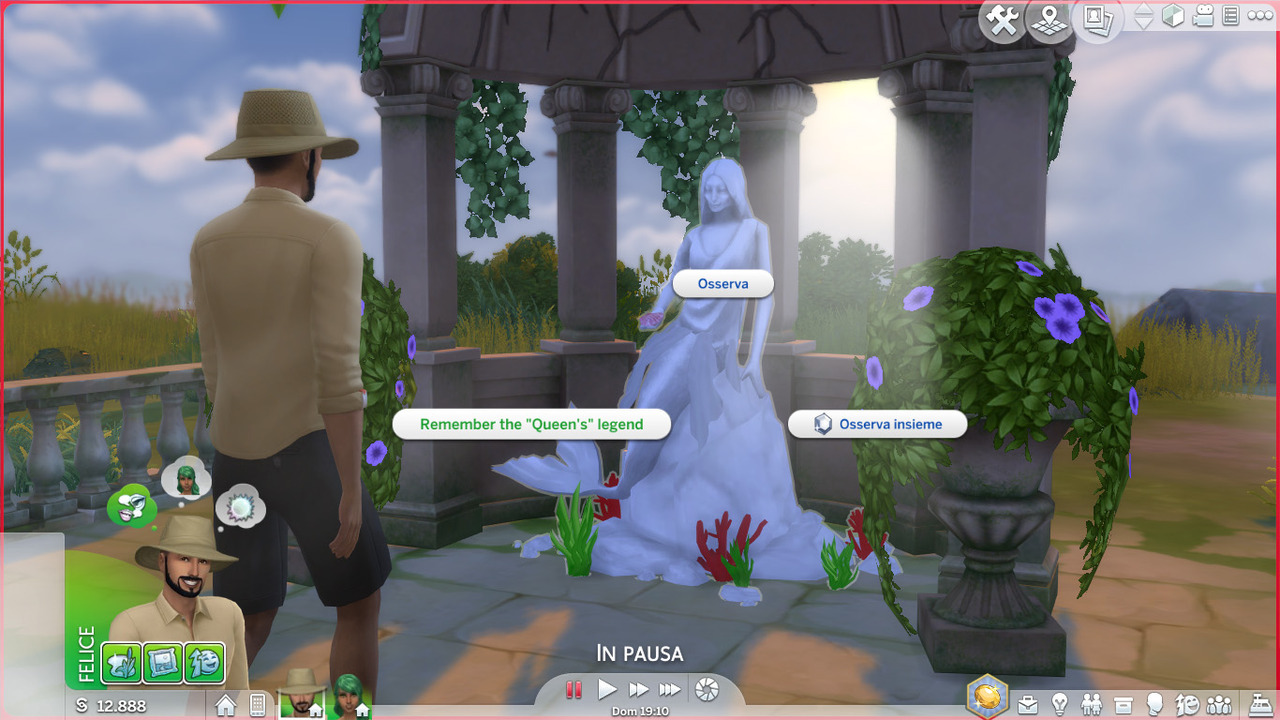Choose the "Osserva" interaction
This screenshot has height=720, width=1280.
723,284
